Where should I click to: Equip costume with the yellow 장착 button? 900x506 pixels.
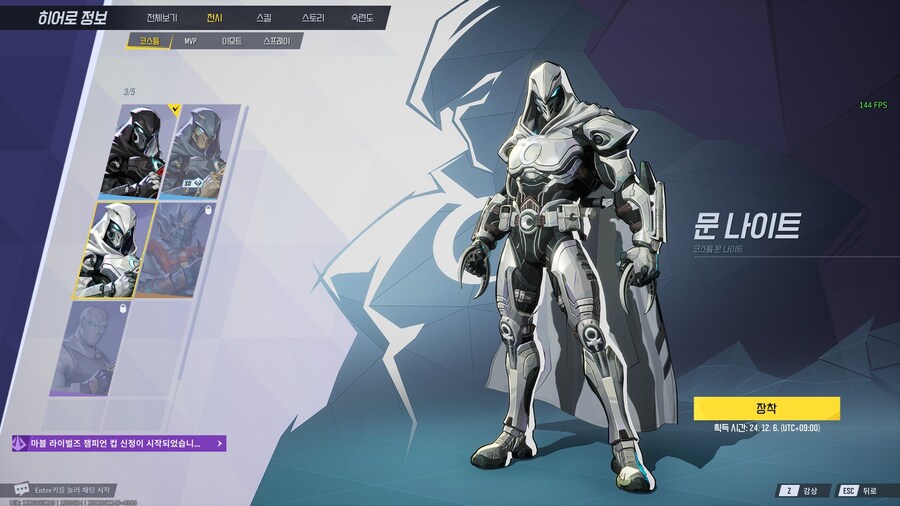[766, 408]
